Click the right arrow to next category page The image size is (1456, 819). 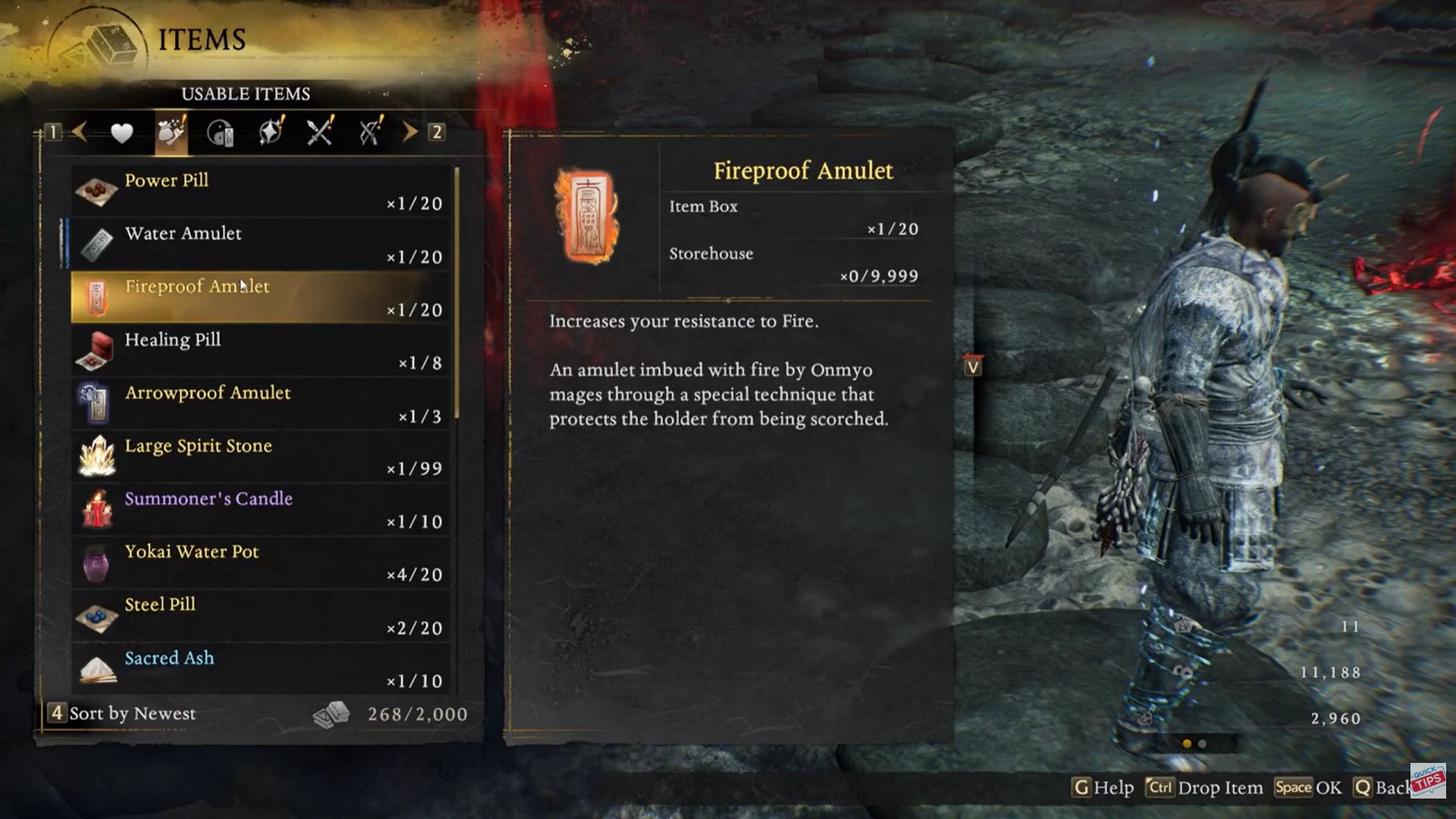[x=409, y=131]
